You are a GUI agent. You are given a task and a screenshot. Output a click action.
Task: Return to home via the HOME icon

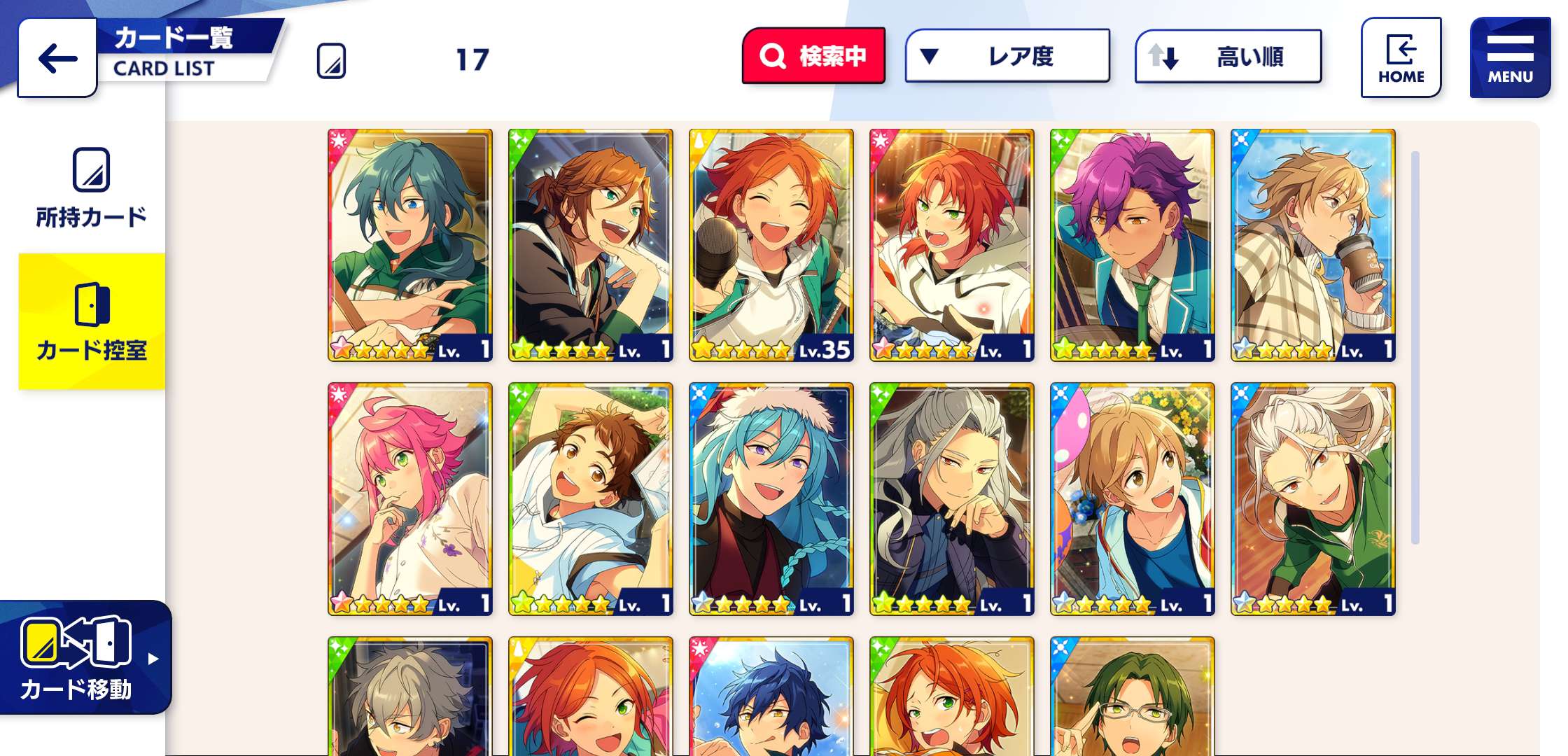point(1400,56)
